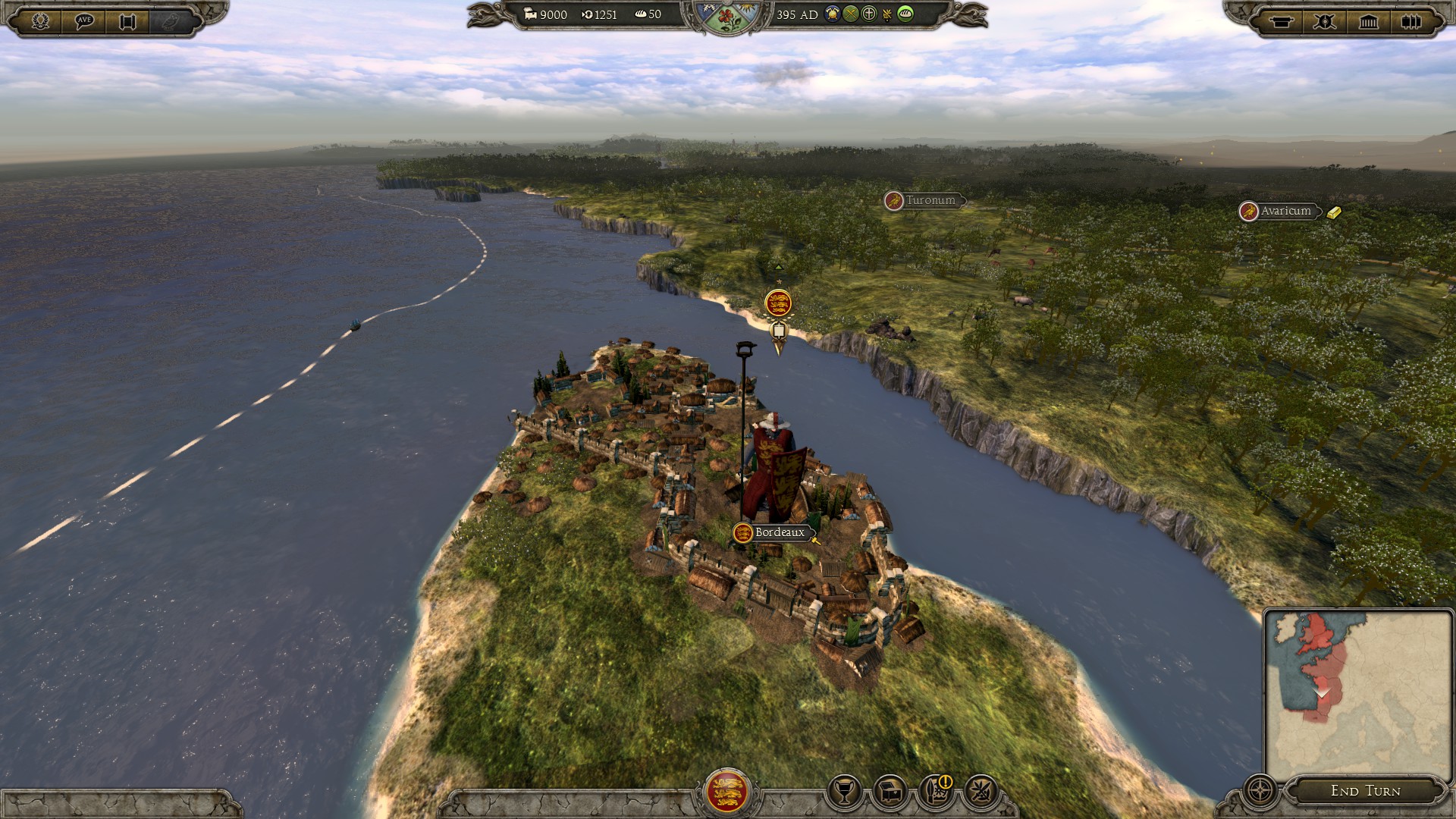Select the Bordeaux settlement label
The image size is (1456, 819).
click(779, 532)
